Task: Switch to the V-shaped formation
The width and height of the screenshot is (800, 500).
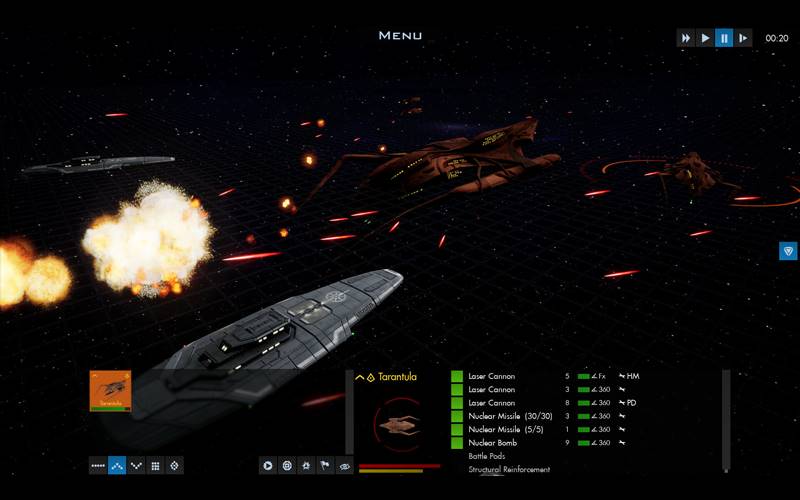Action: (136, 465)
